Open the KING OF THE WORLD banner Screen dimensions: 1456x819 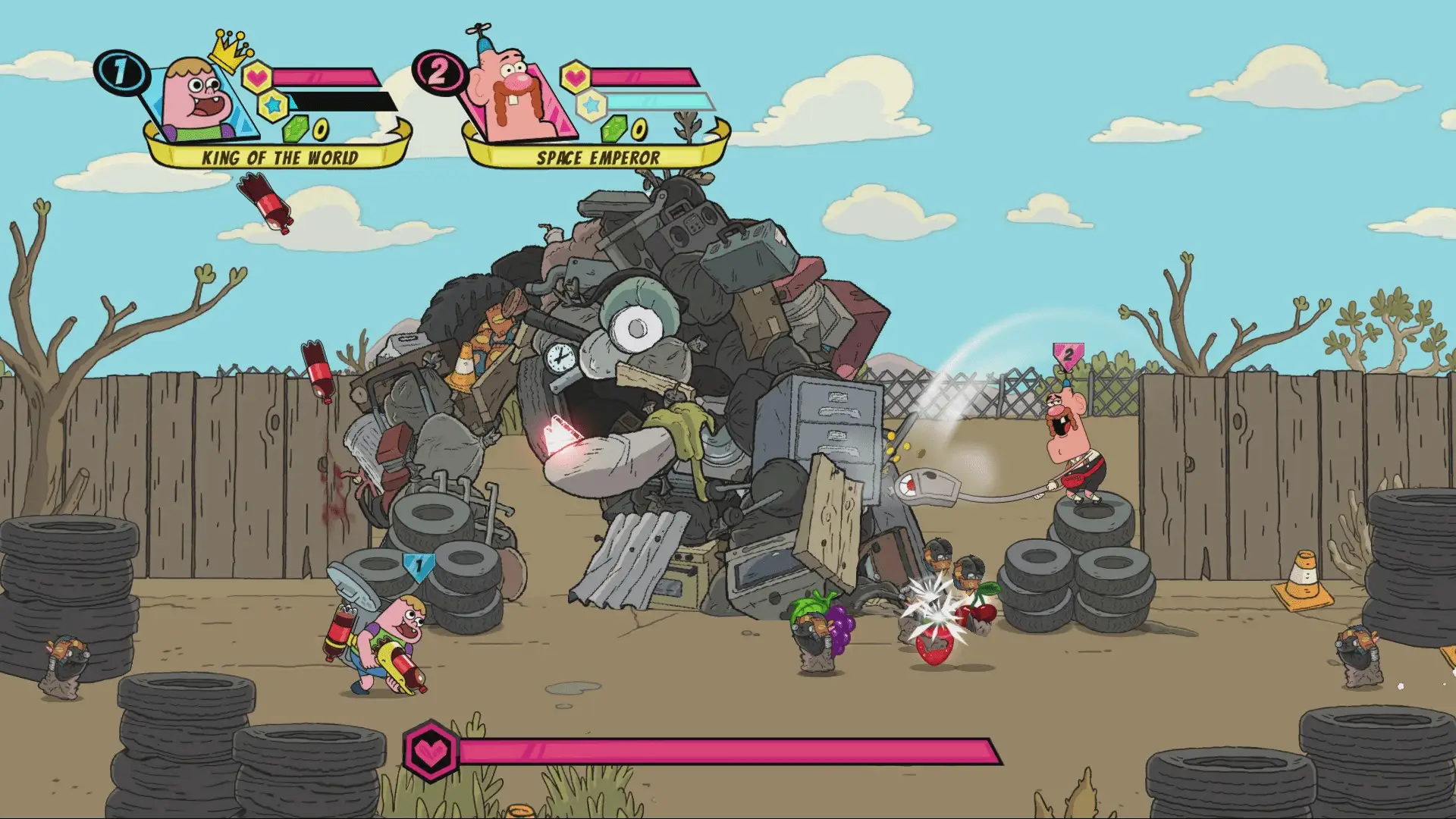tap(279, 157)
